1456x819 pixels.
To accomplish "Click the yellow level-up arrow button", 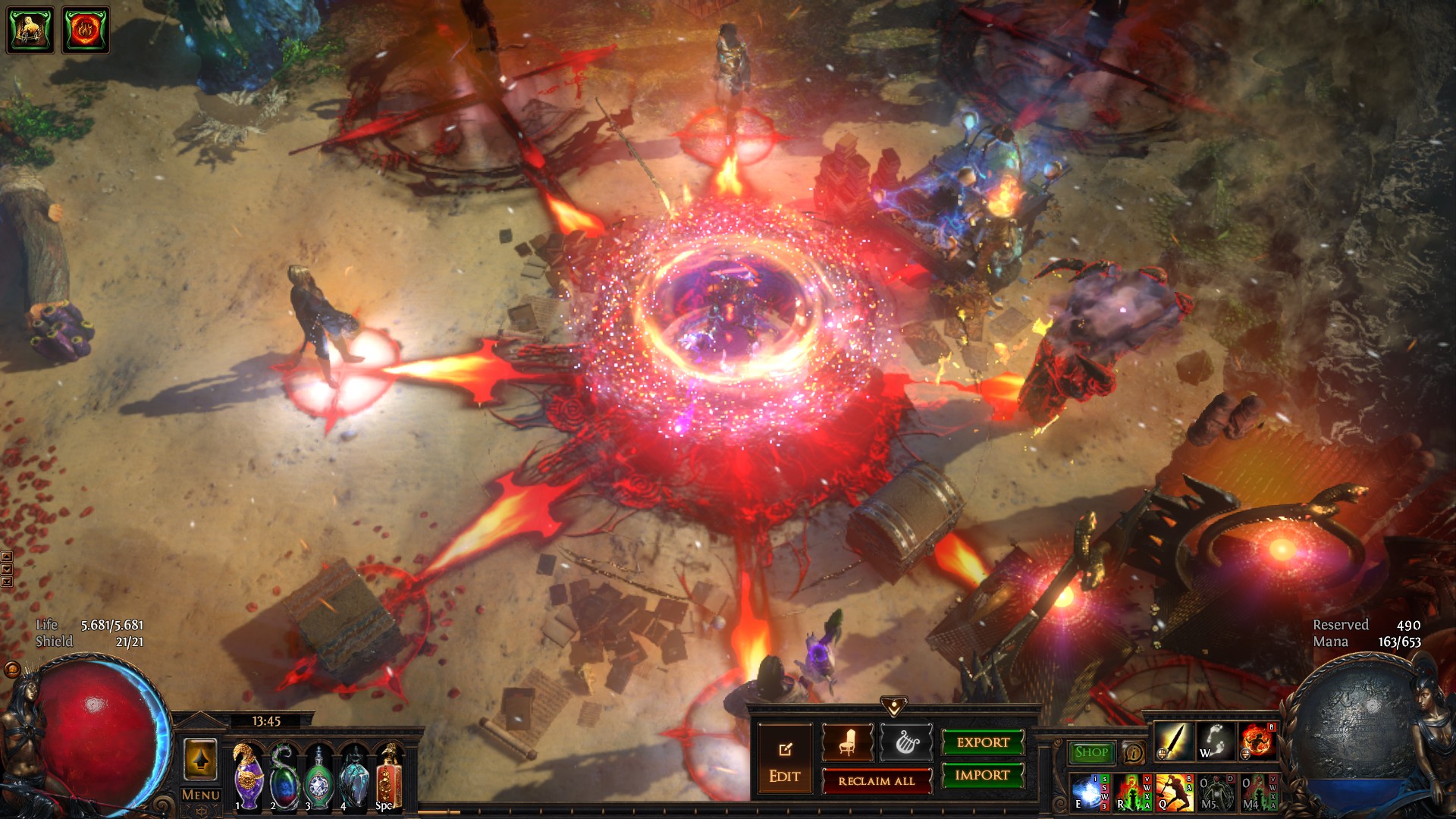I will pos(200,759).
